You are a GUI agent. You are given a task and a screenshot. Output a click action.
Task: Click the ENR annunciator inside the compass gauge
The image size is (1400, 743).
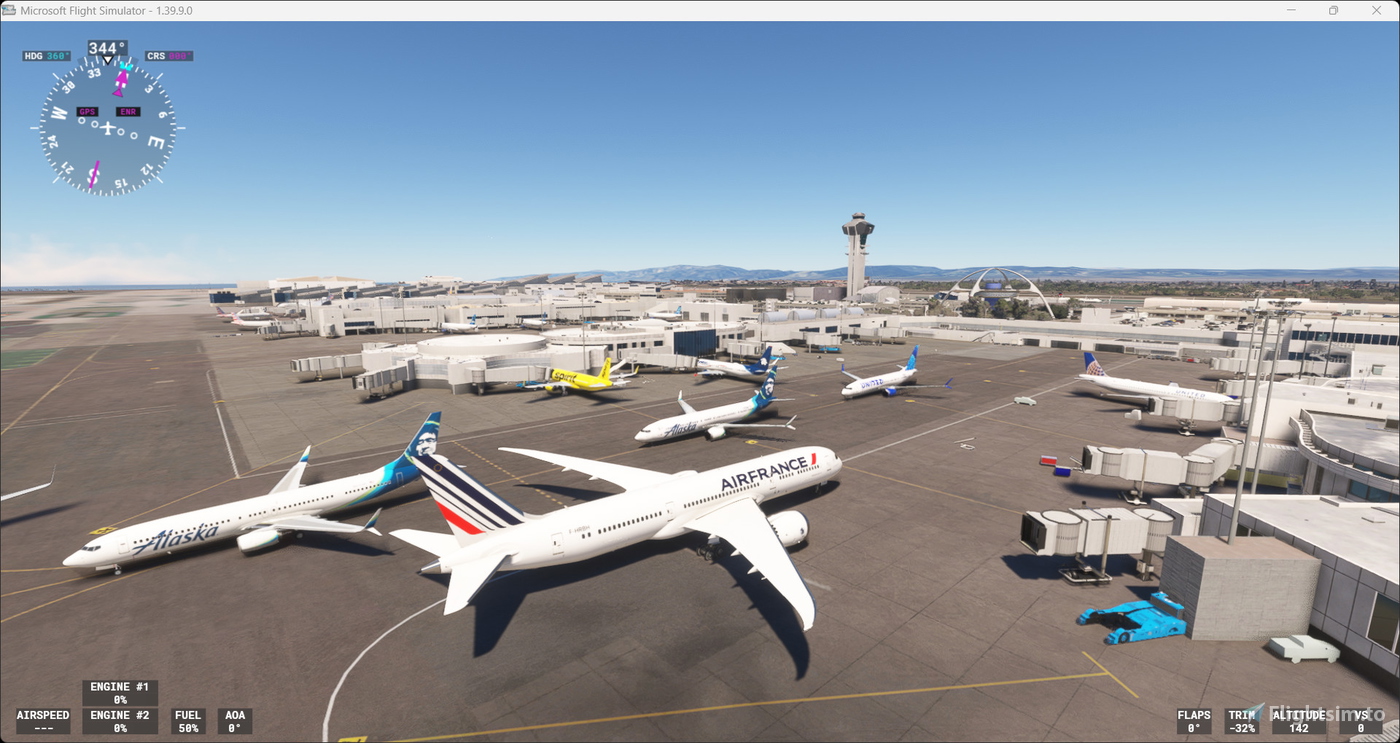click(x=127, y=111)
